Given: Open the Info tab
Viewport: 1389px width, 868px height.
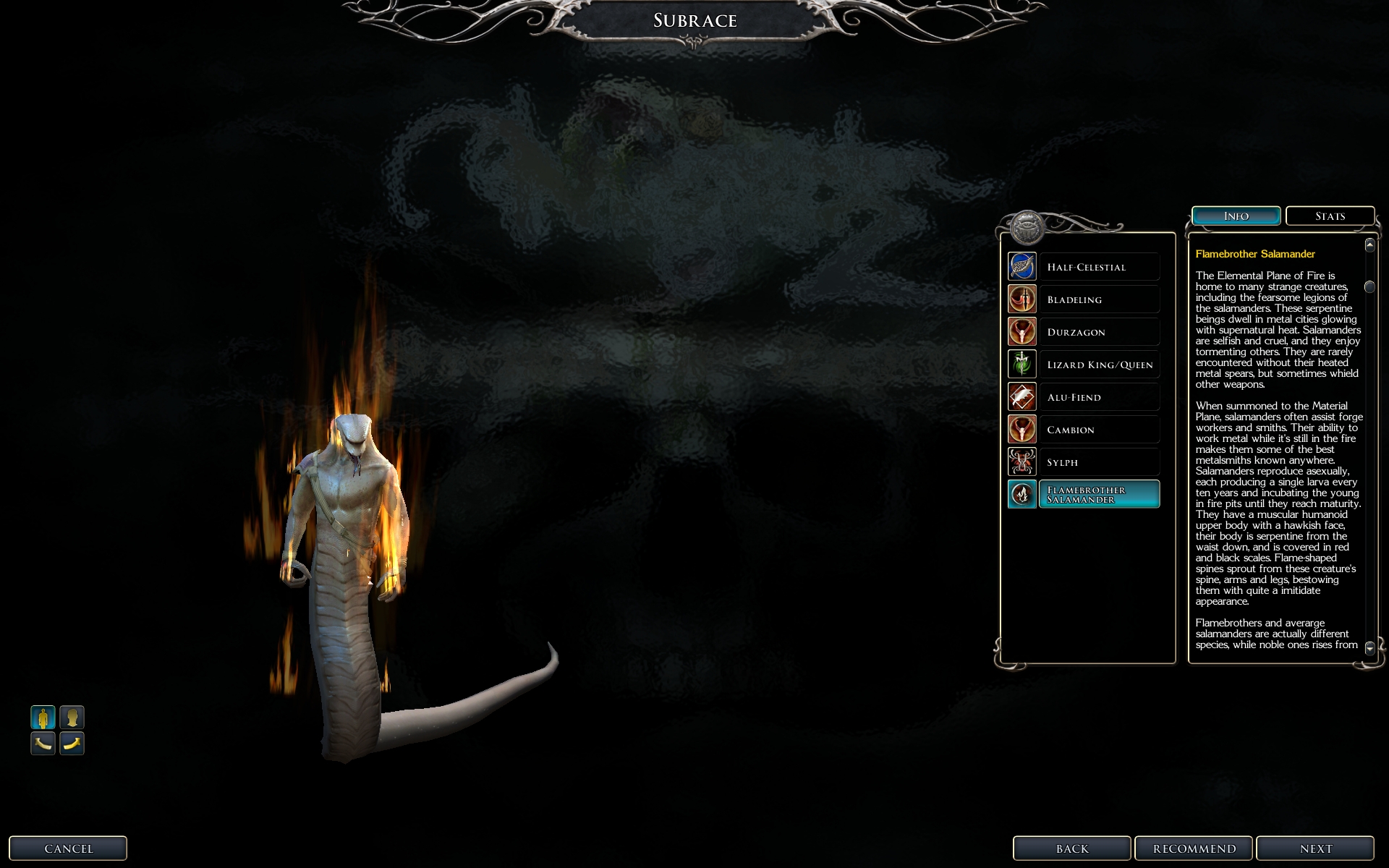Looking at the screenshot, I should [x=1236, y=216].
